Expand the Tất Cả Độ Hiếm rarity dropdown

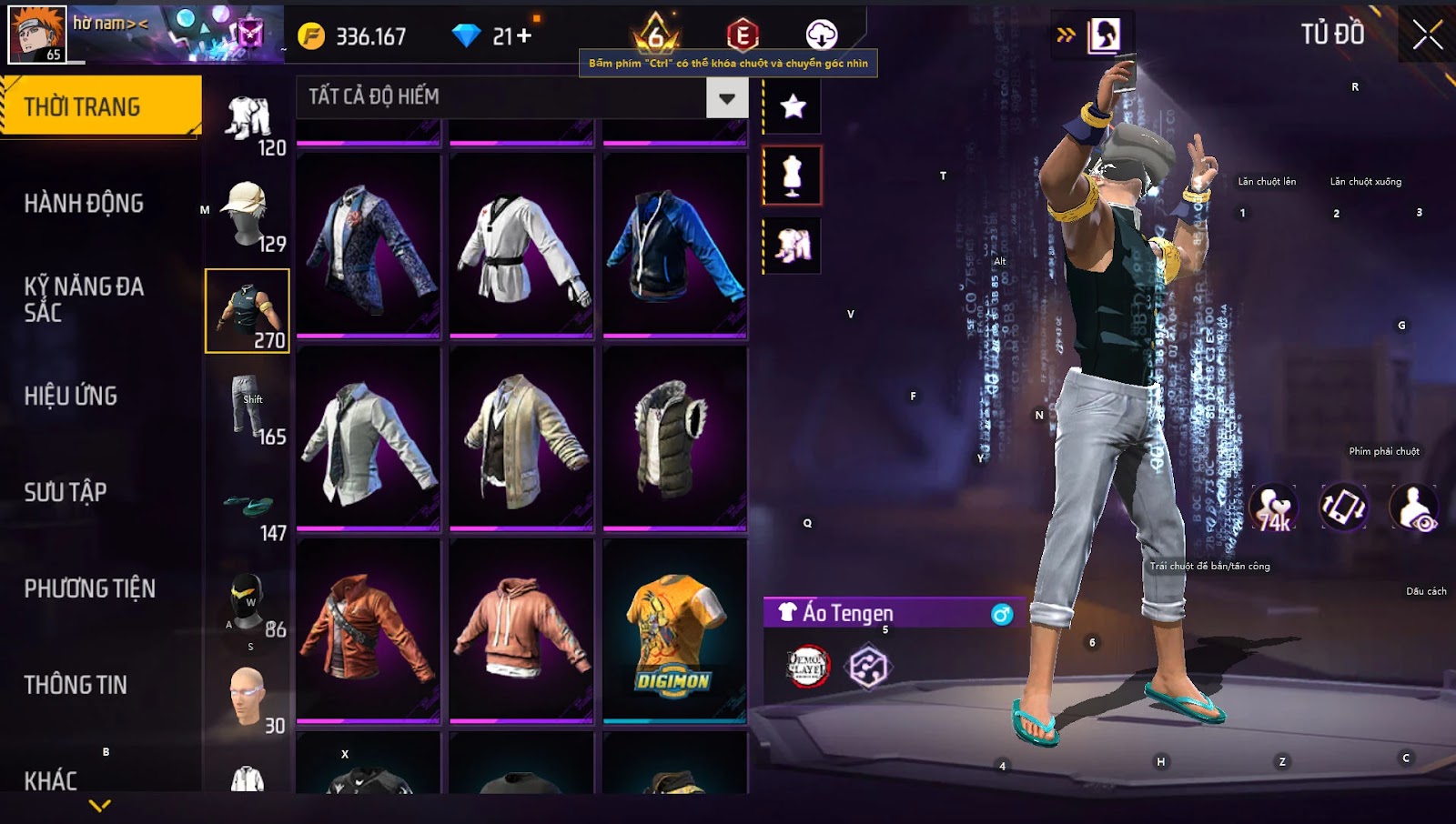point(726,98)
